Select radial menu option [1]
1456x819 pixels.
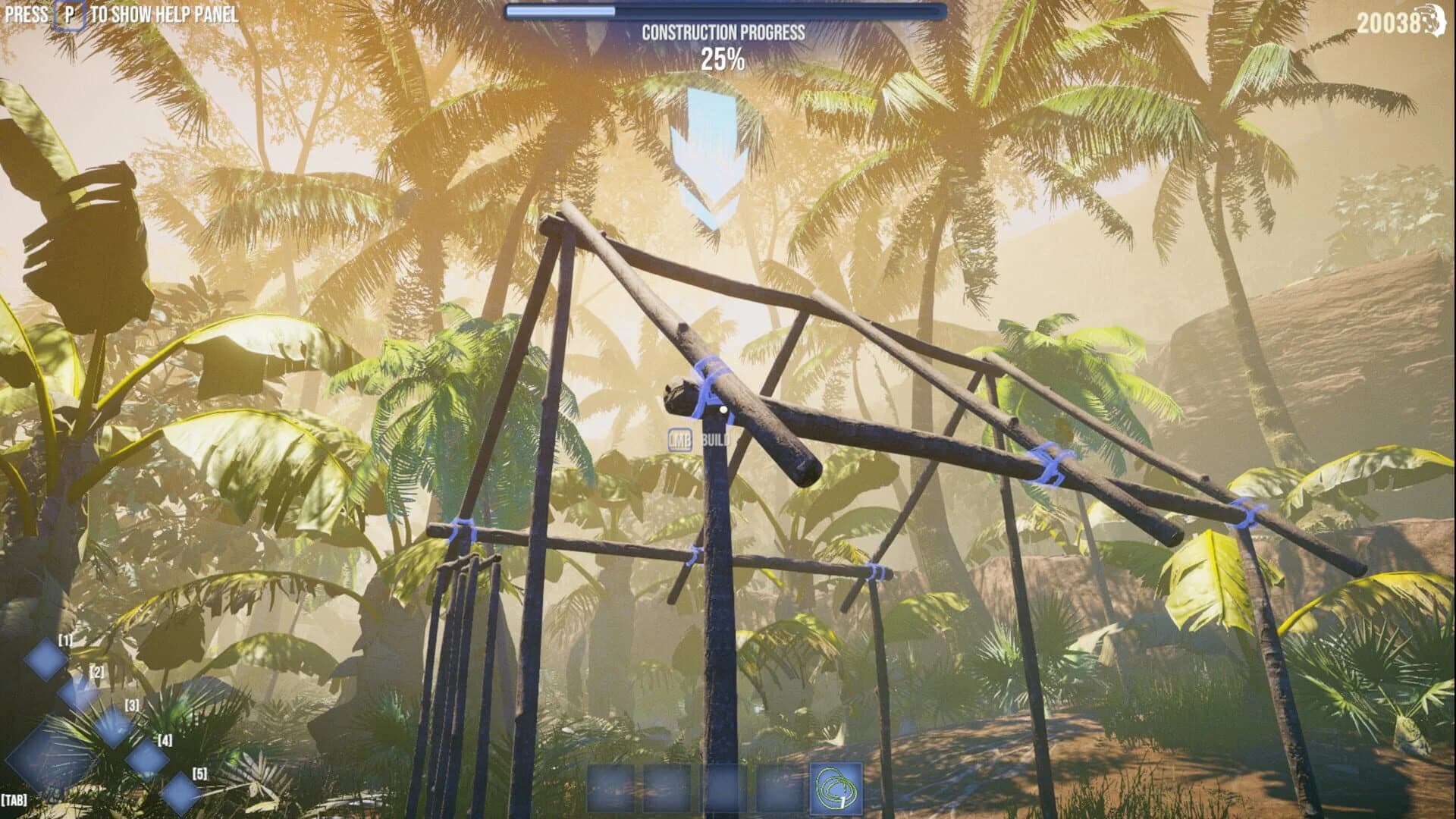coord(46,660)
